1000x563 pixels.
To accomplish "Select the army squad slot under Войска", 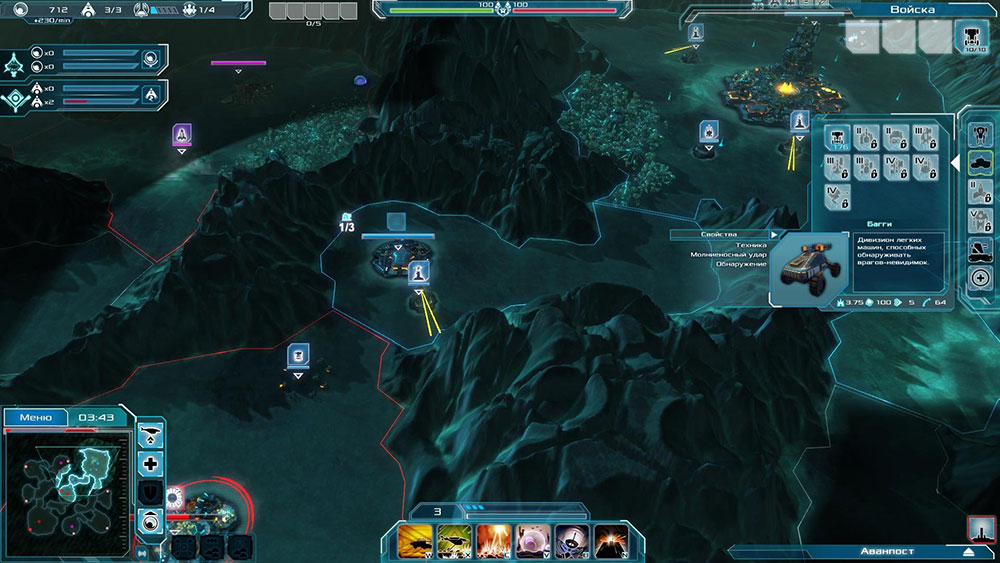I will (971, 37).
